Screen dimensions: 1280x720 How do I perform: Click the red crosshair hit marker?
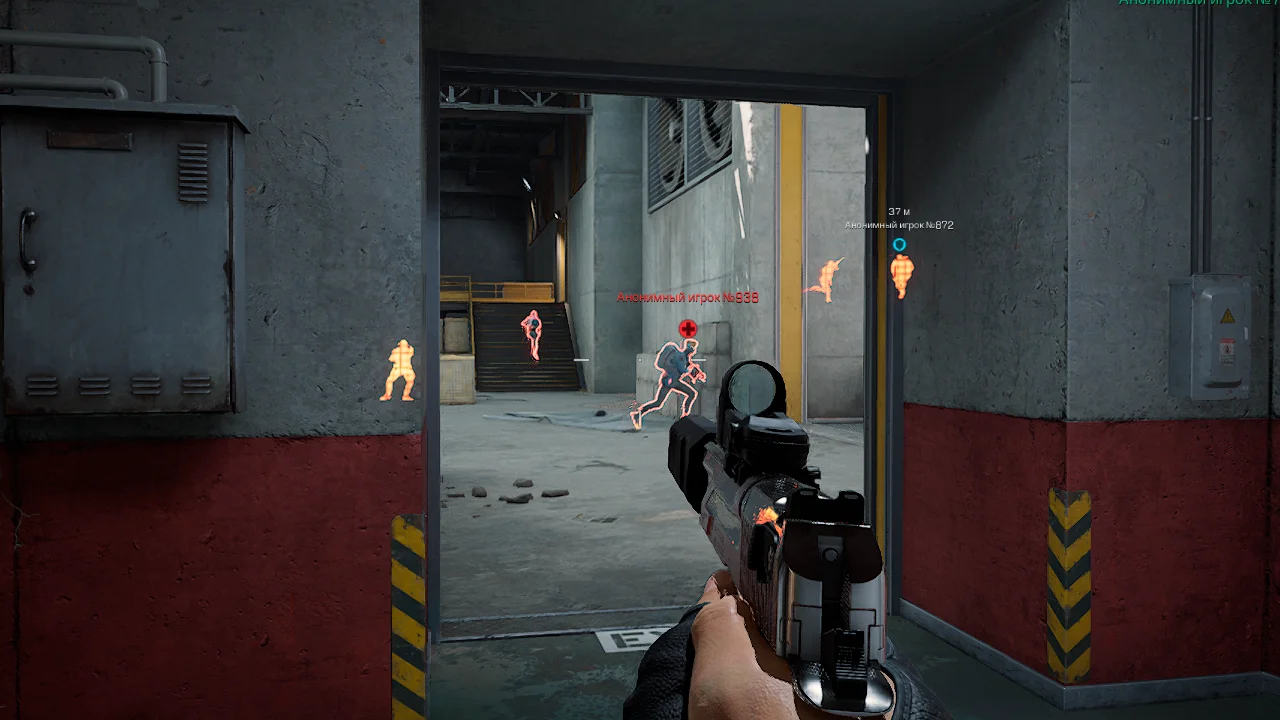tap(686, 327)
